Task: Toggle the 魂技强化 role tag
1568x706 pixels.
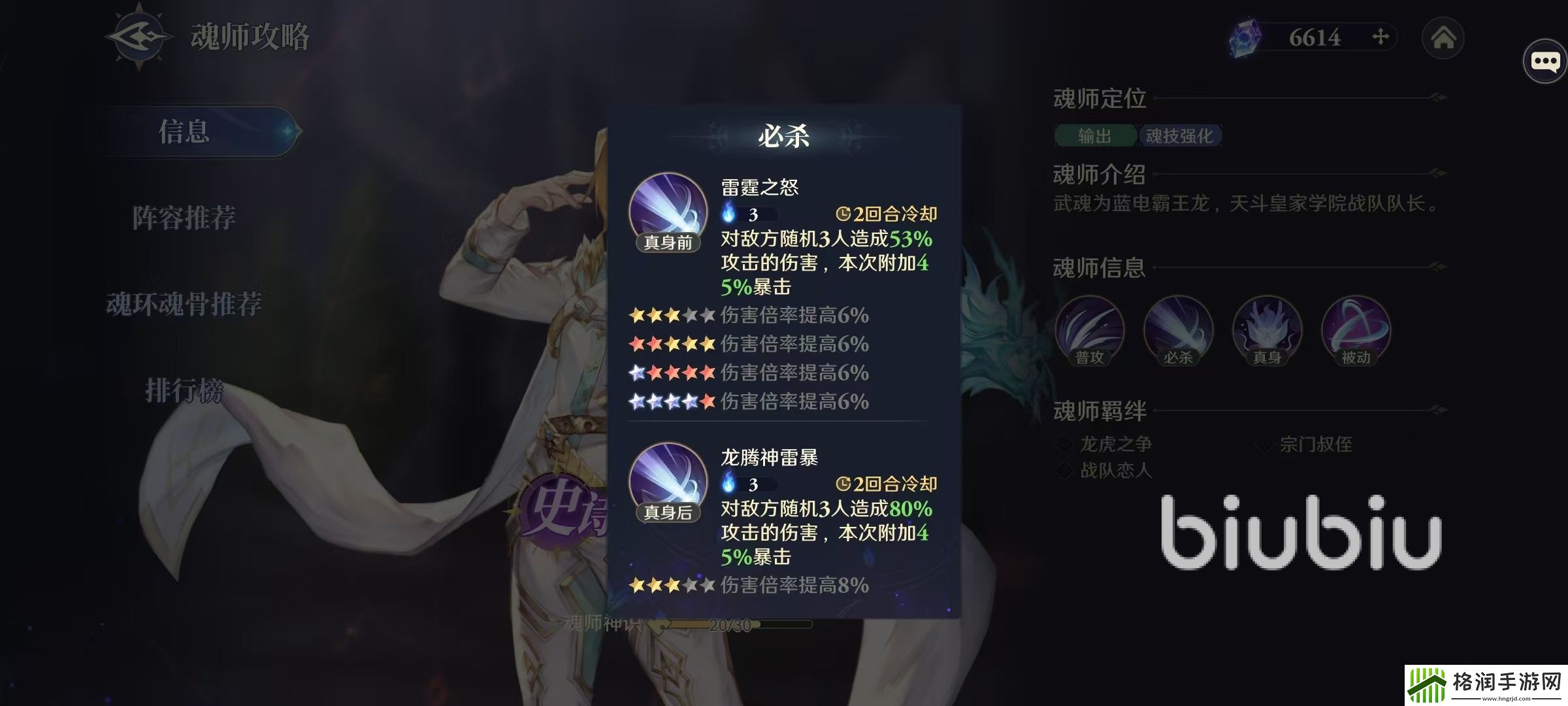Action: pyautogui.click(x=1180, y=136)
